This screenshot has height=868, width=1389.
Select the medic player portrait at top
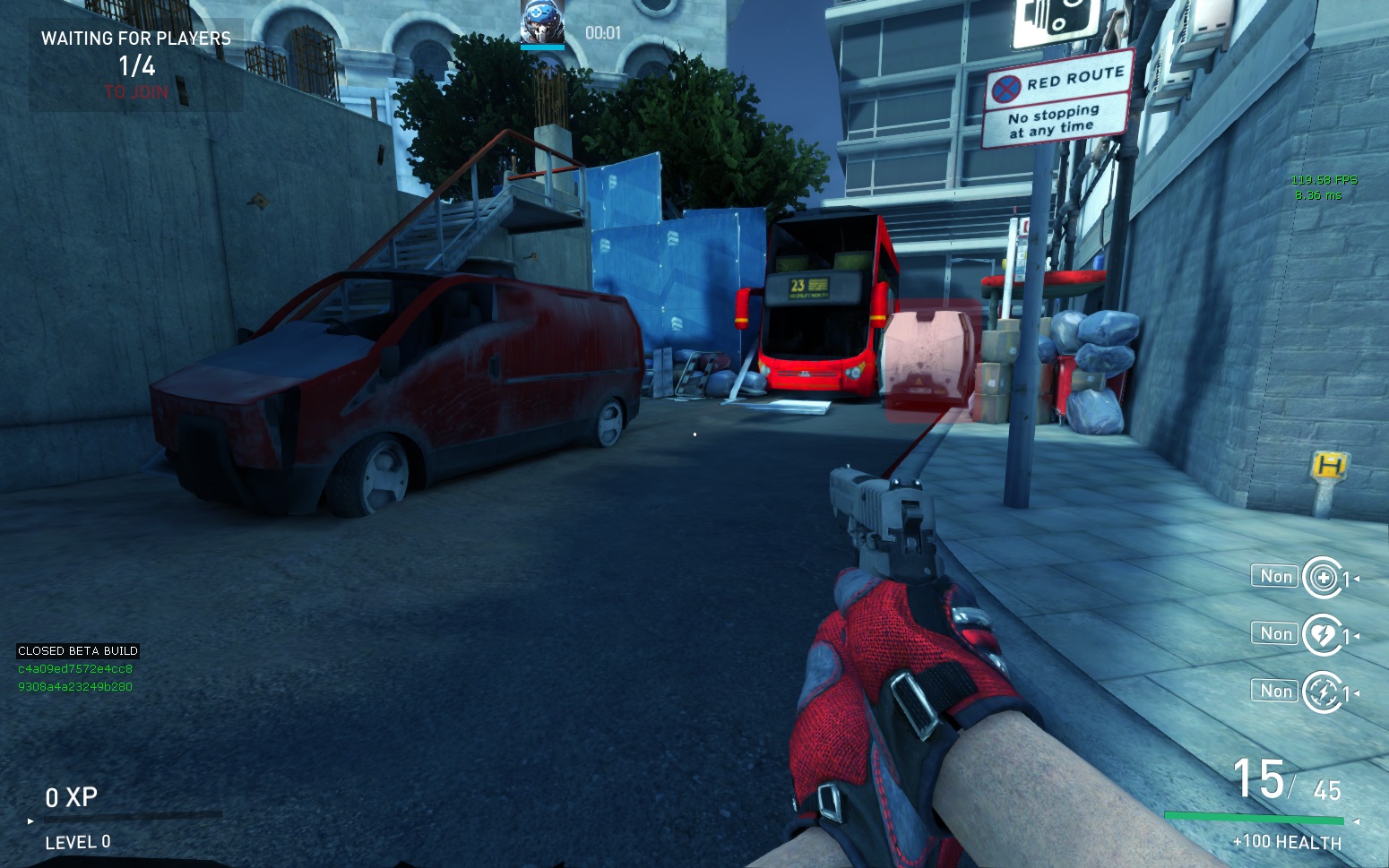[x=542, y=22]
